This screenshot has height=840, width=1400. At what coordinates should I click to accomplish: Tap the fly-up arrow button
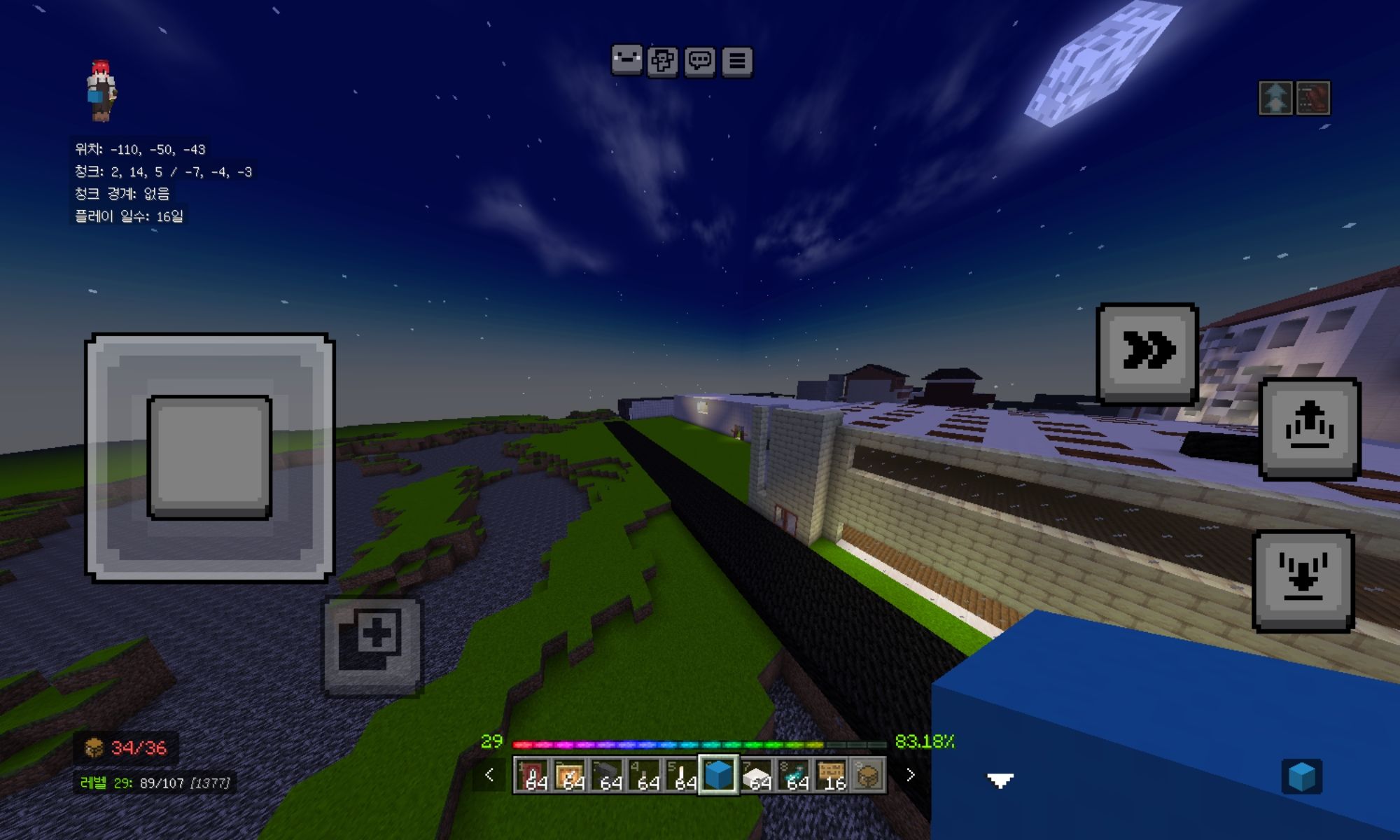[1309, 428]
